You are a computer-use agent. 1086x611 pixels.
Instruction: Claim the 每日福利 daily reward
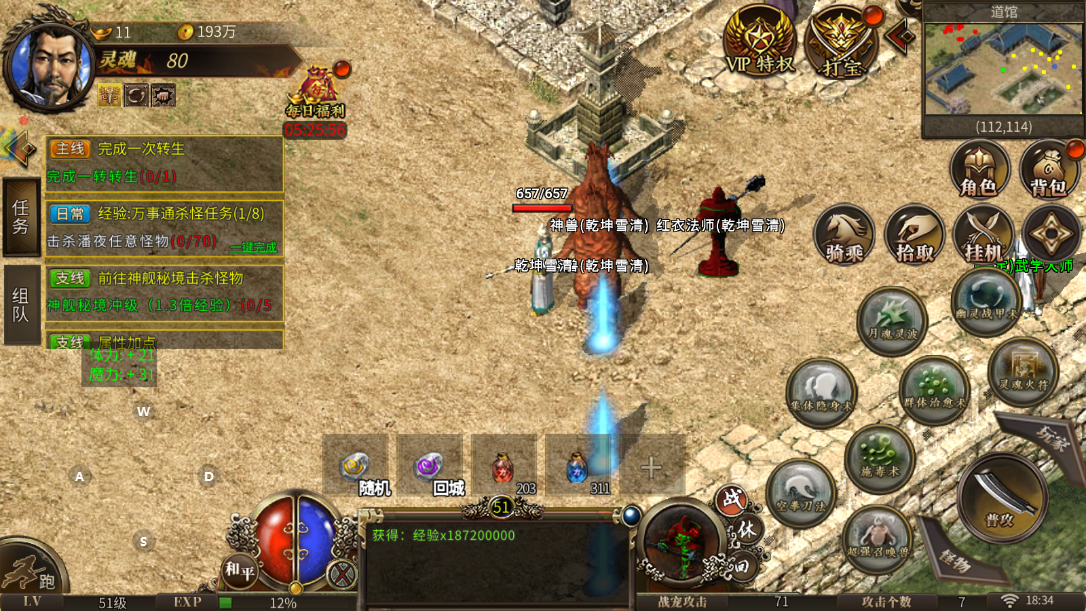[x=315, y=97]
